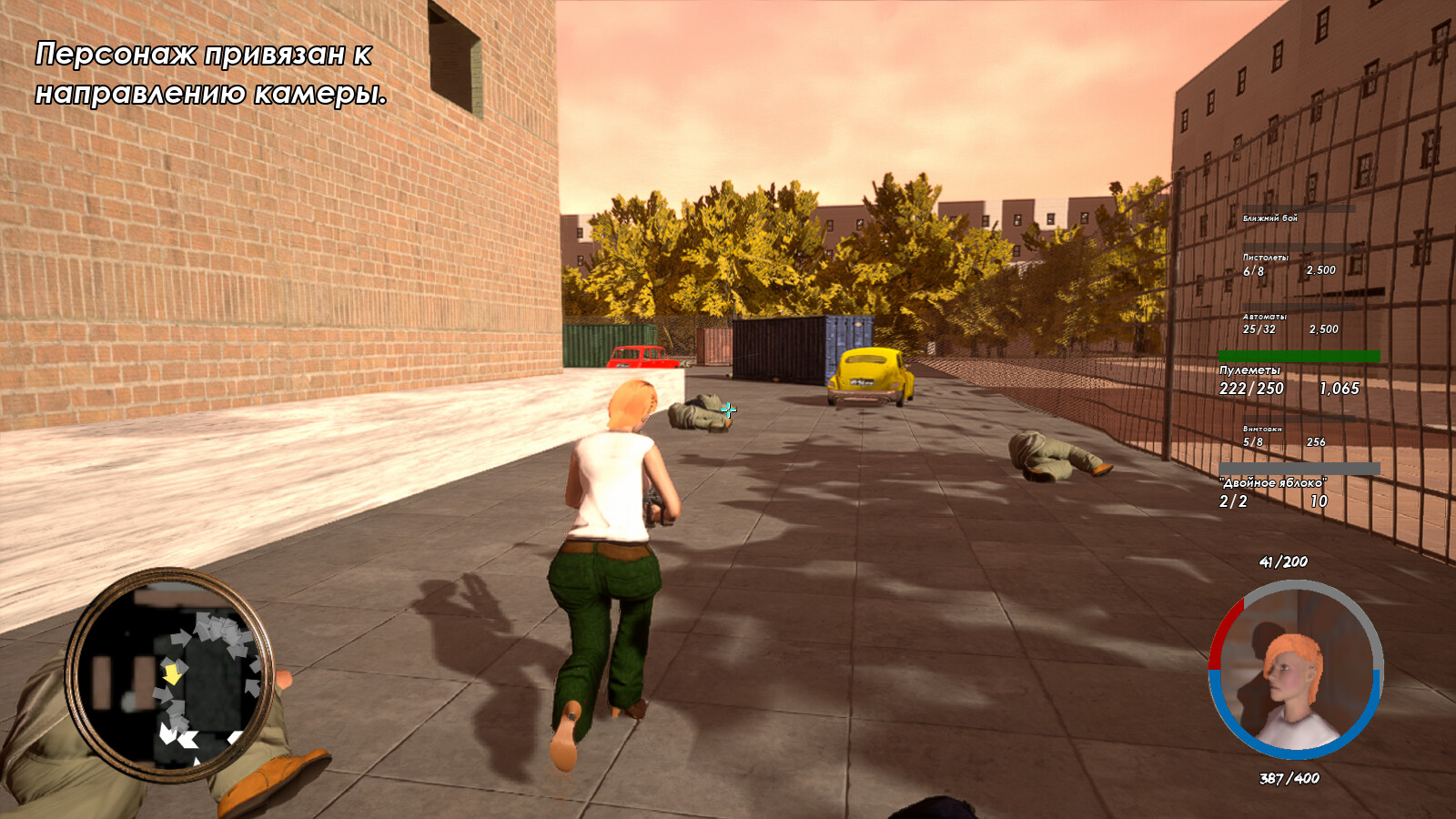Expand the Пистолеты ammo counter 6/8
The height and width of the screenshot is (819, 1456).
[x=1253, y=272]
